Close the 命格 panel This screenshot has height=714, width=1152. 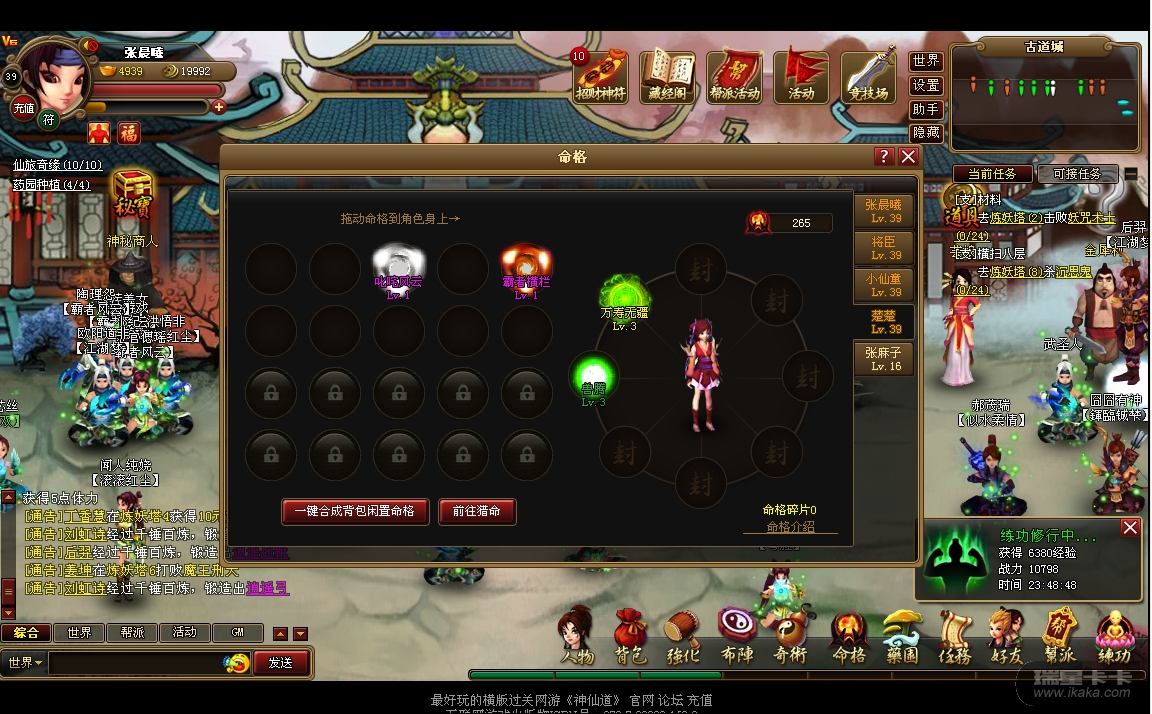[x=908, y=157]
